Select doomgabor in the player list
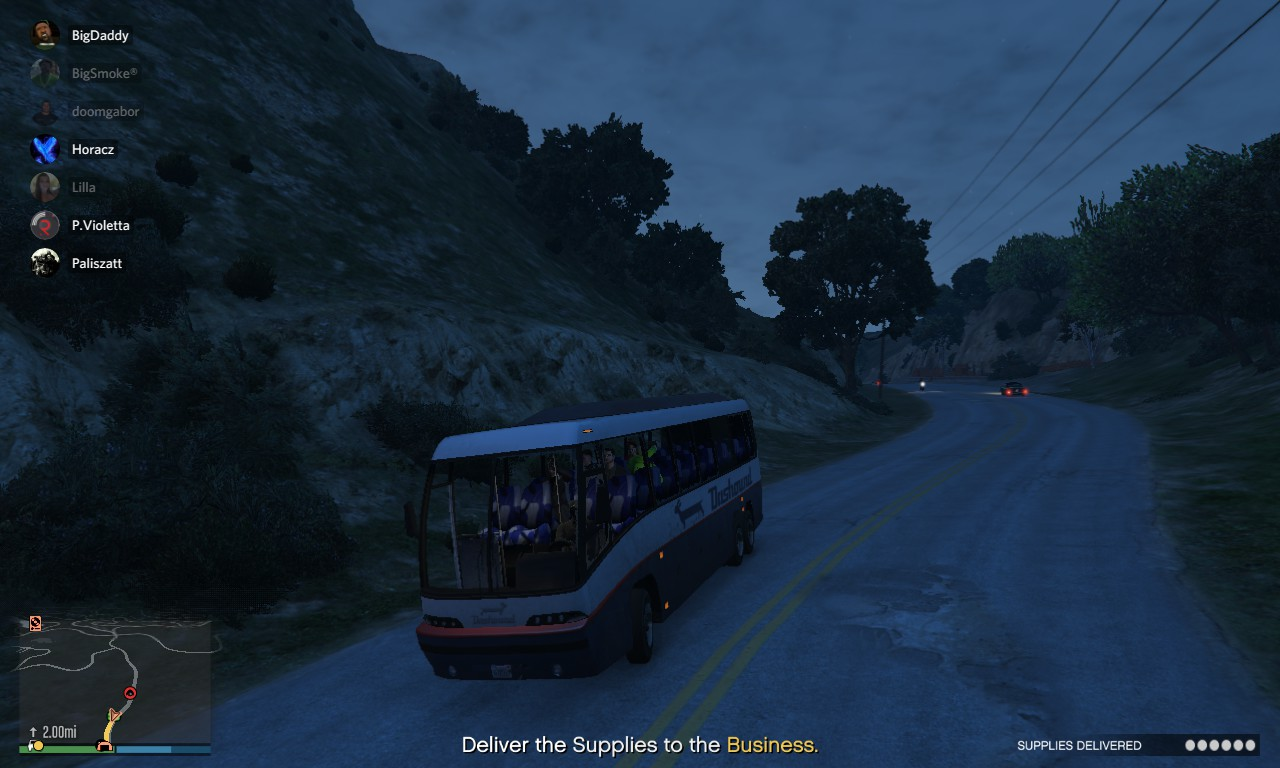 point(105,112)
